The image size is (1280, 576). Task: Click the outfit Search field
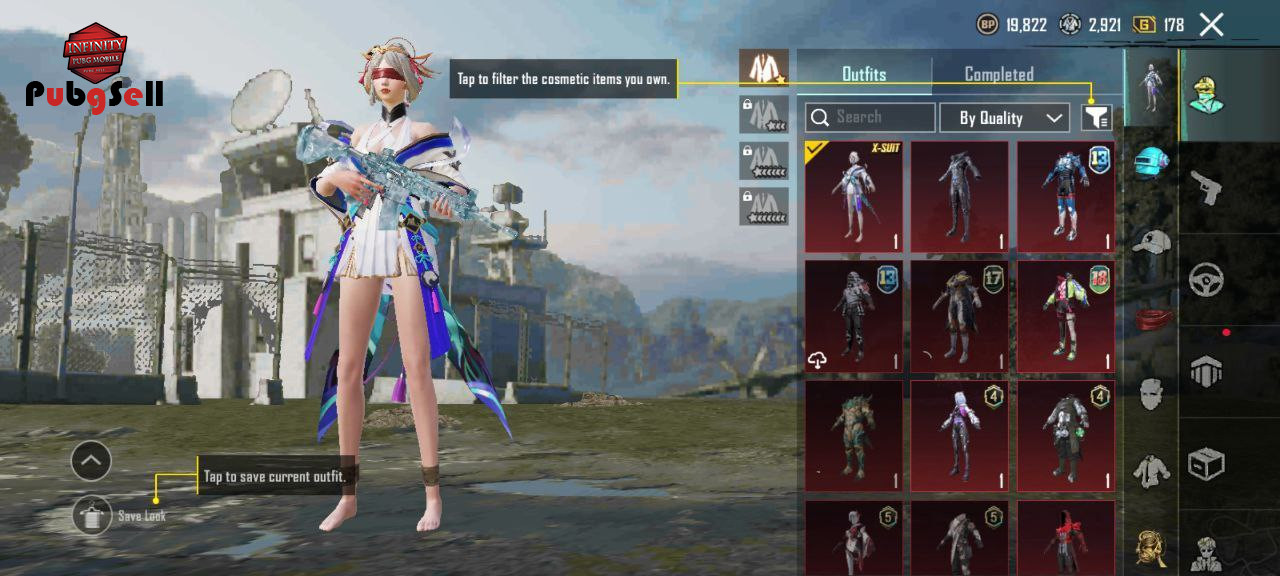870,118
